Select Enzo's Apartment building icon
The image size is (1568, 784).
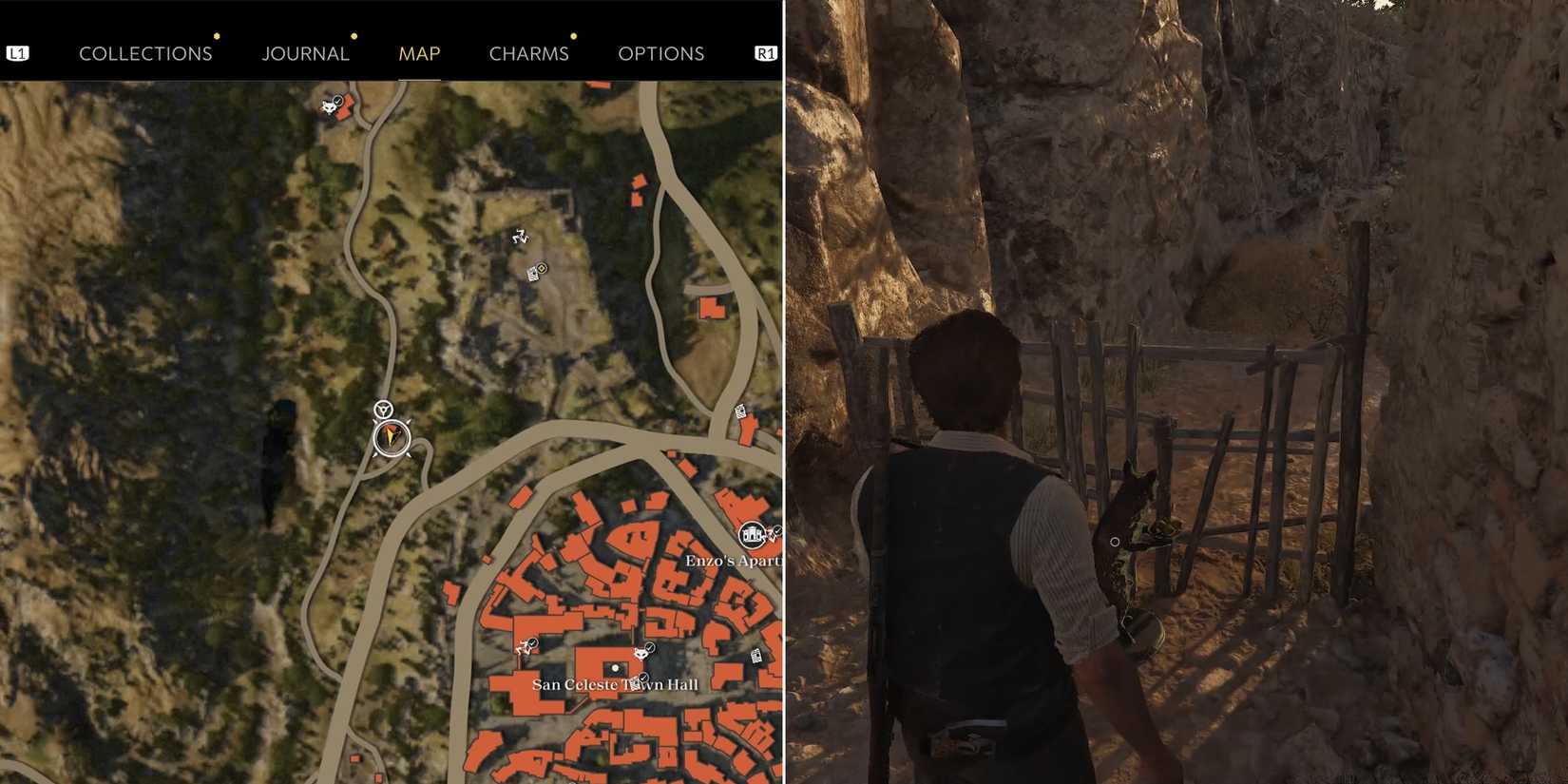coord(752,535)
